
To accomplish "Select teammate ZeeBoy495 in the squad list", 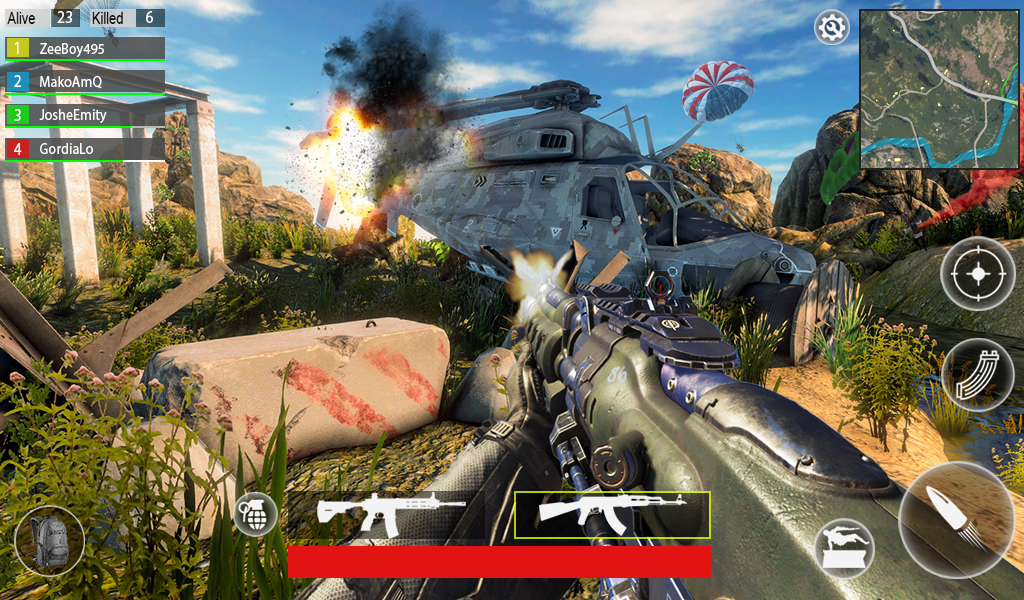I will coord(85,49).
